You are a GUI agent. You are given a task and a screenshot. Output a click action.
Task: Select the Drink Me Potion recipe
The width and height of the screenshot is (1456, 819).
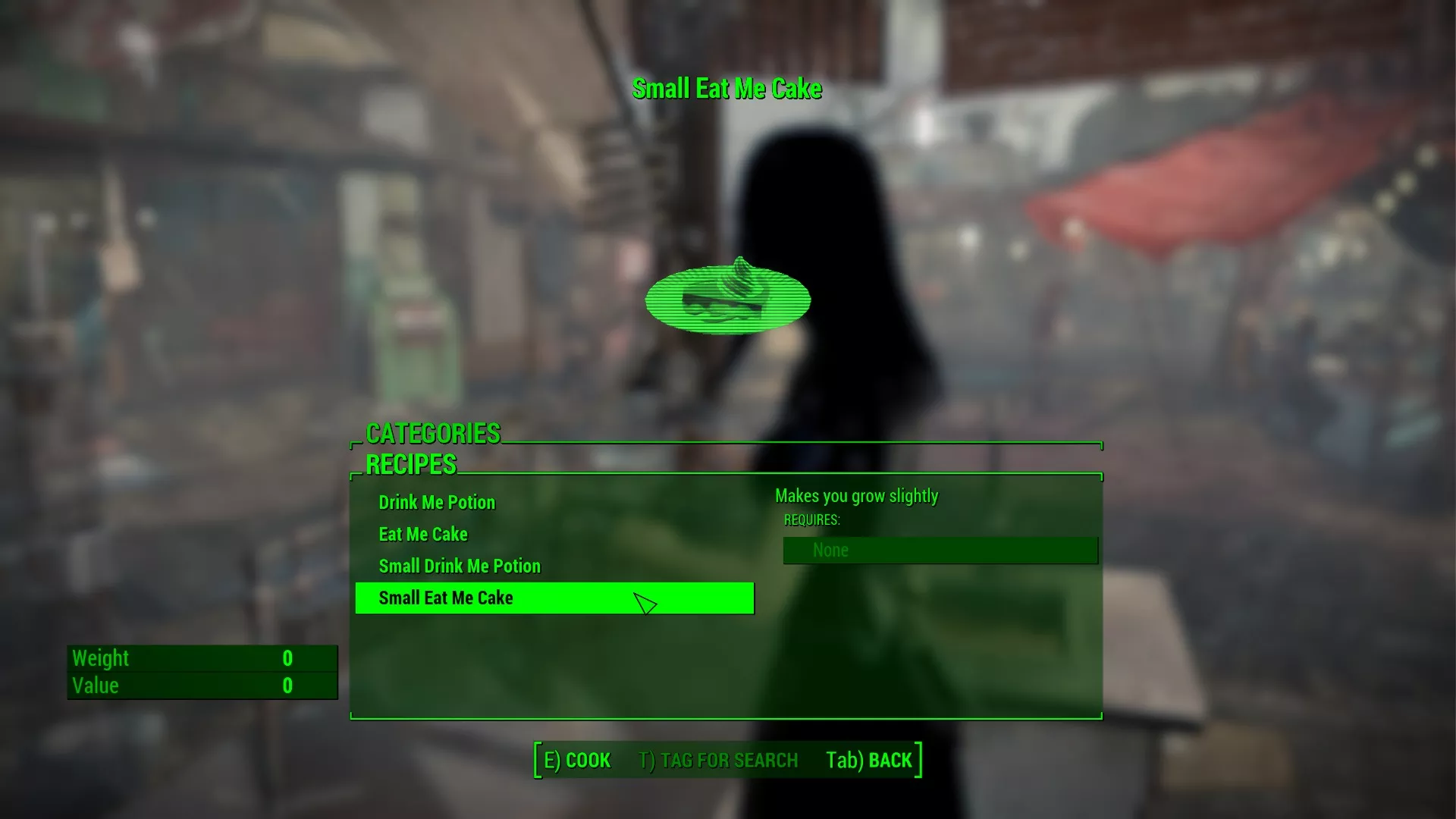437,503
